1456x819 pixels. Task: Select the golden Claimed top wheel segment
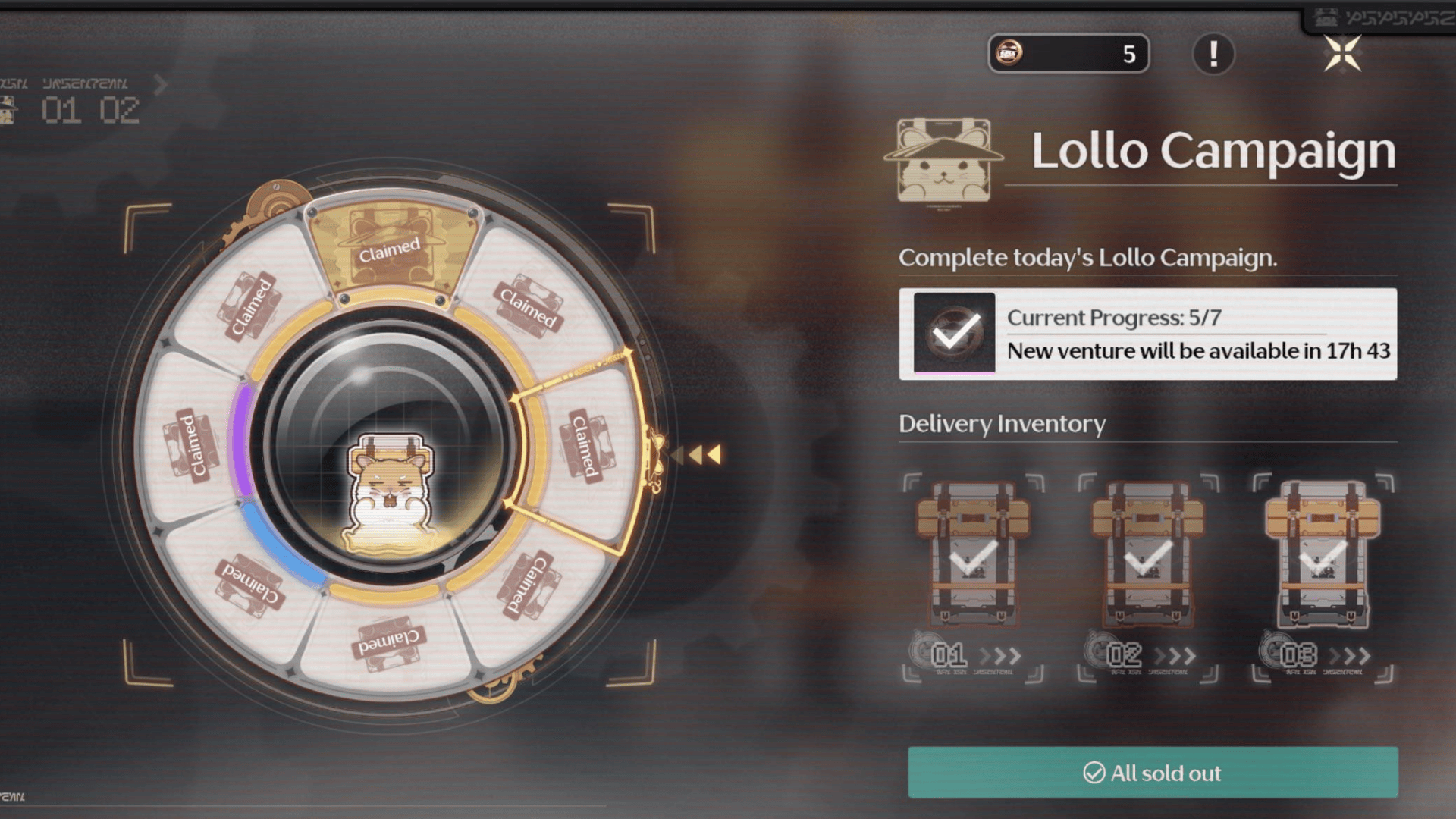[391, 249]
